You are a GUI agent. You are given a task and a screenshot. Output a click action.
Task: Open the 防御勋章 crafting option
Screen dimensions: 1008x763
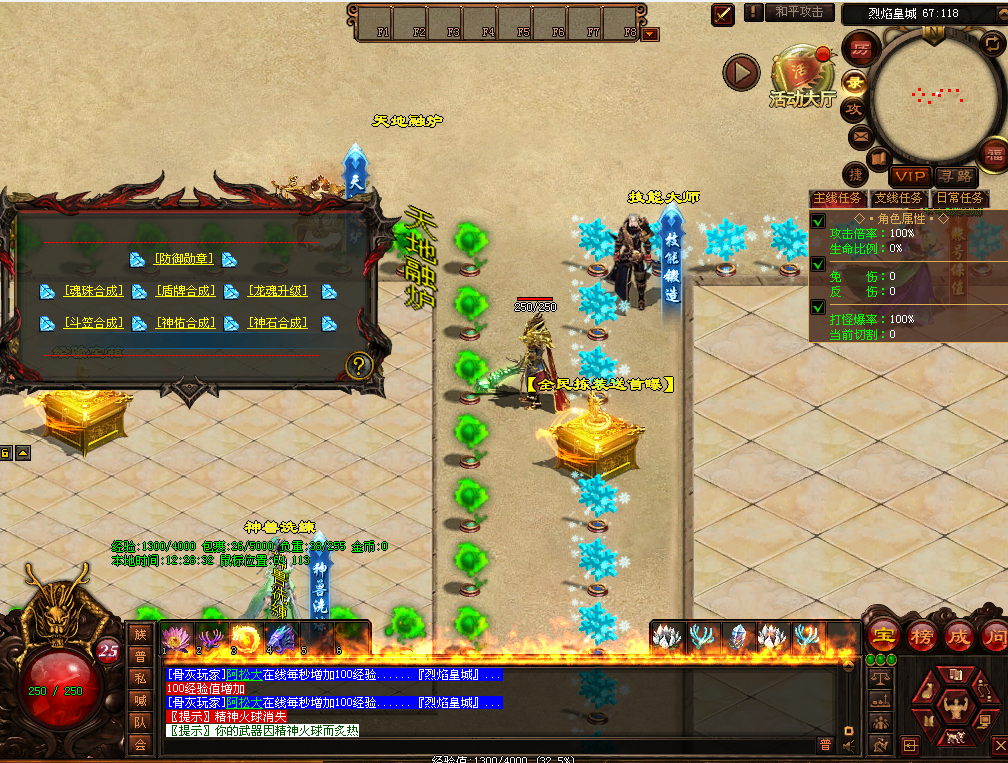click(x=184, y=259)
